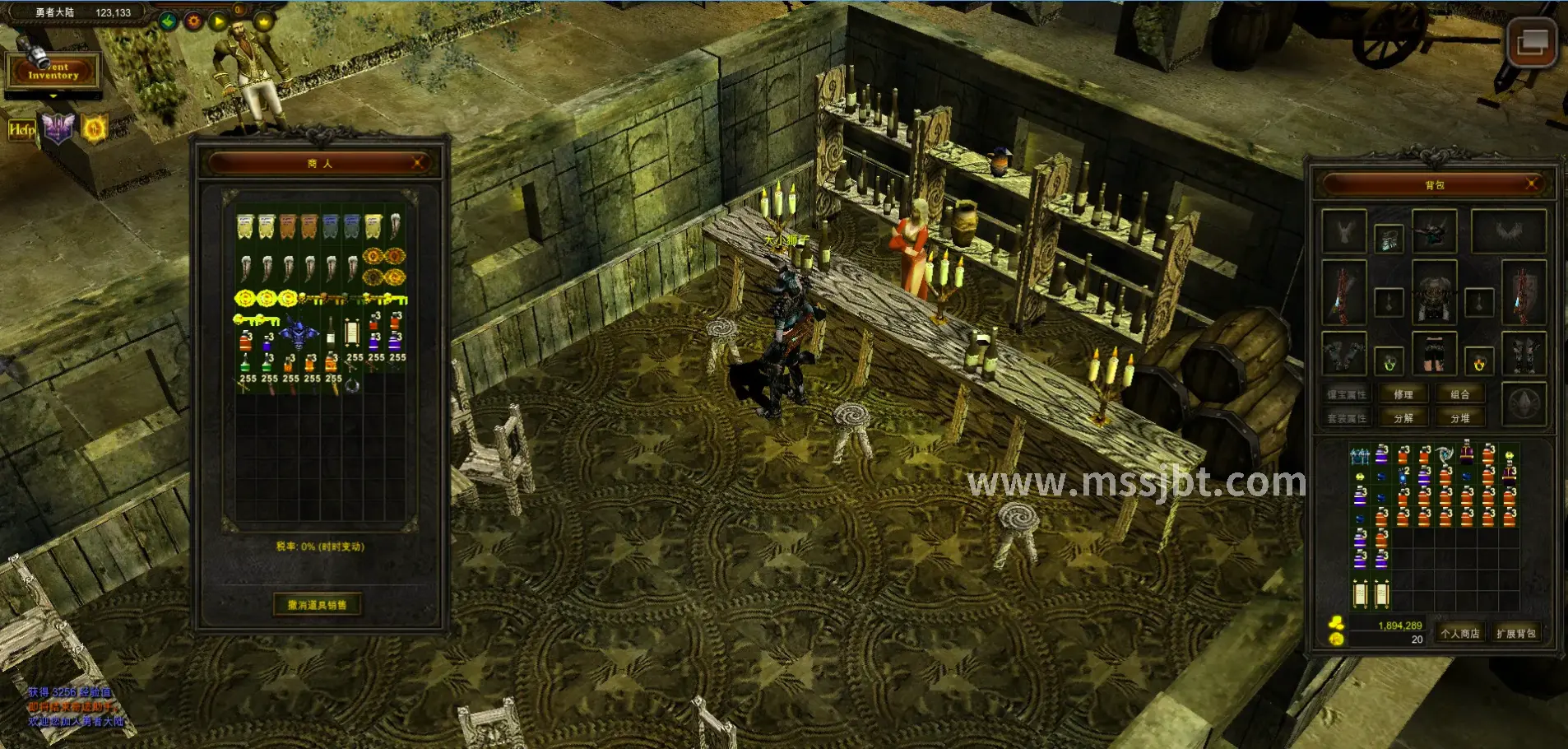Screen dimensions: 1568x749
Task: Open the 修理 repair function
Action: 1403,395
